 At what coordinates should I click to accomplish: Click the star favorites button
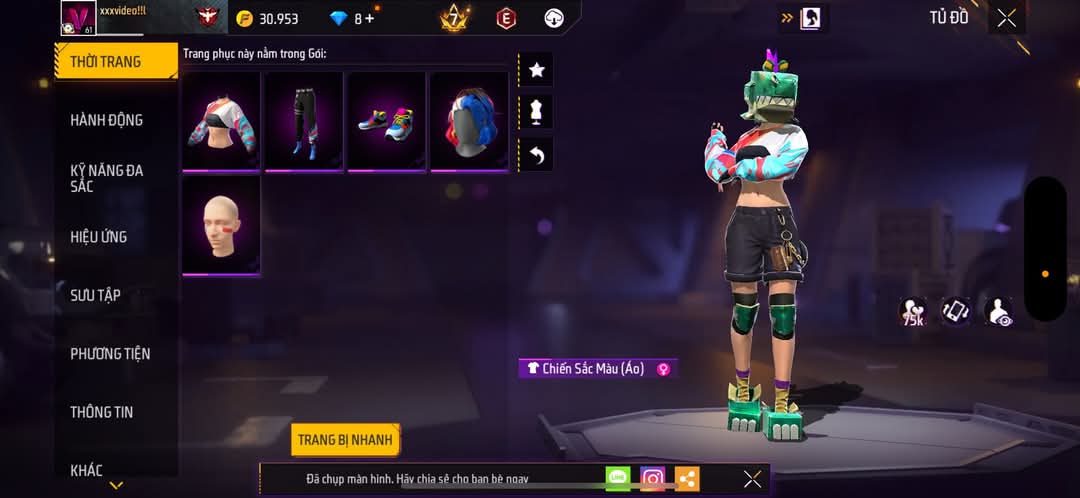click(536, 70)
